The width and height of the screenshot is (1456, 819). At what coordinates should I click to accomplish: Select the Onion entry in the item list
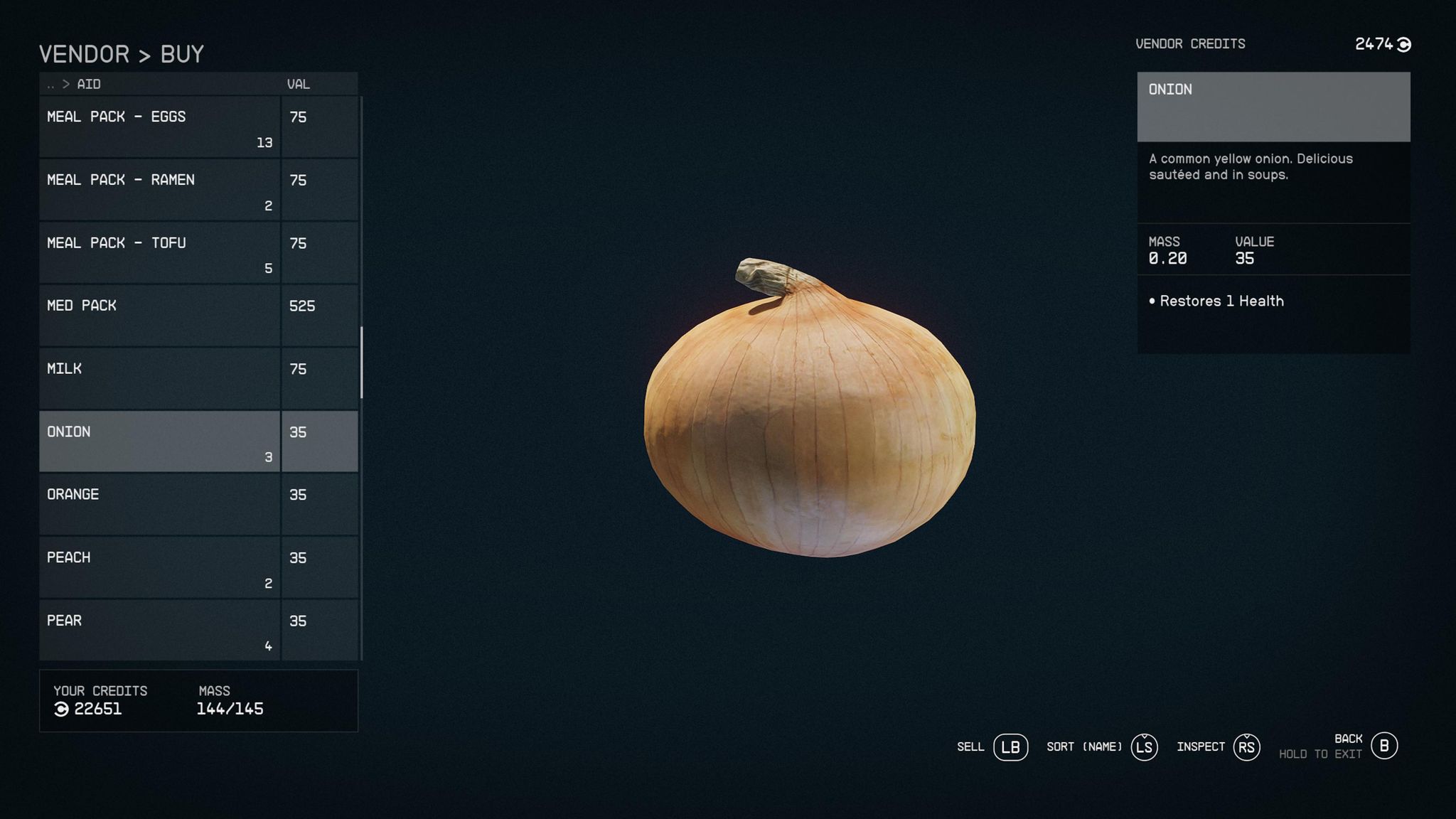click(x=159, y=439)
